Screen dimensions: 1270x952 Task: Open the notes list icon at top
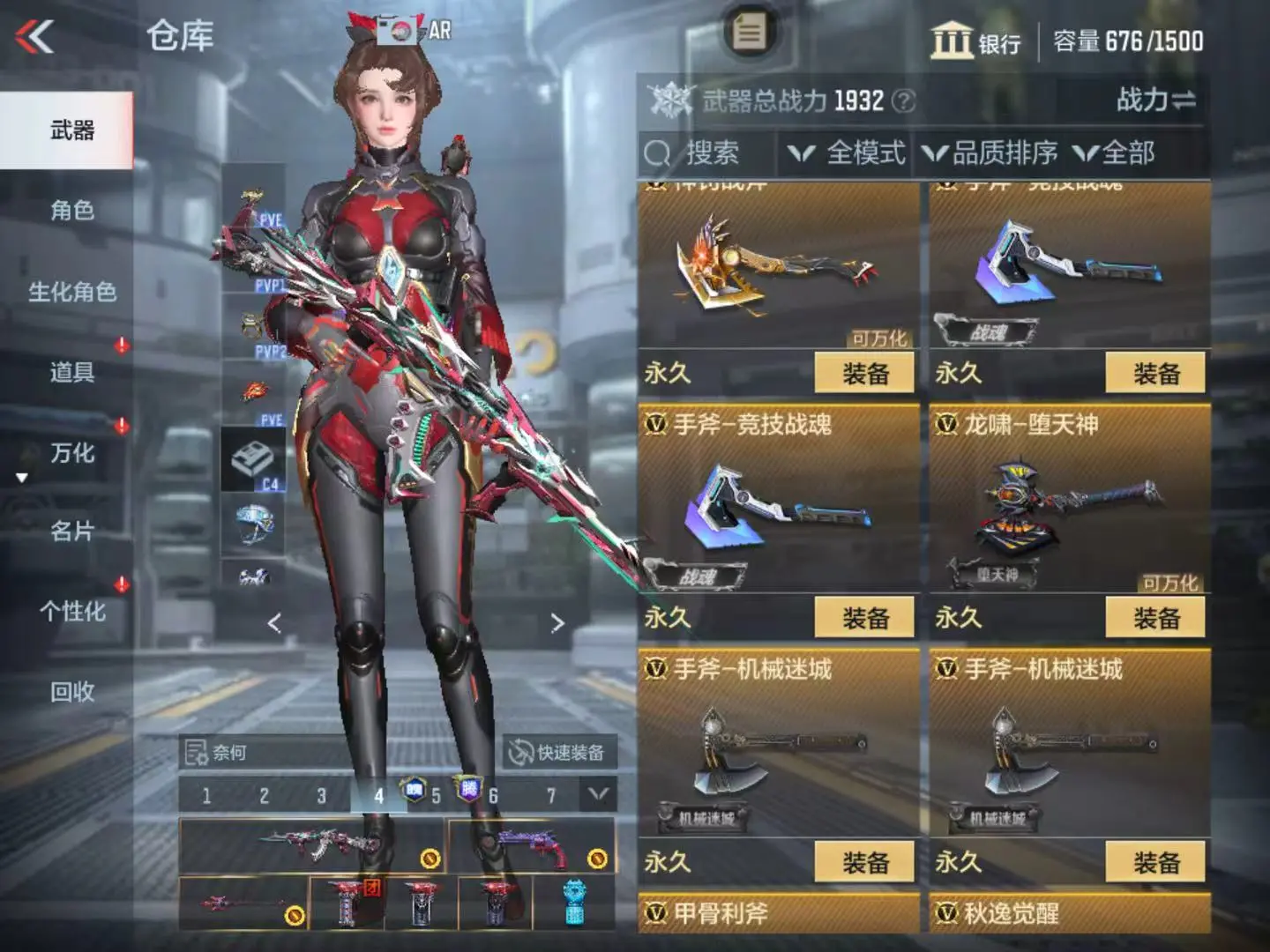point(750,33)
